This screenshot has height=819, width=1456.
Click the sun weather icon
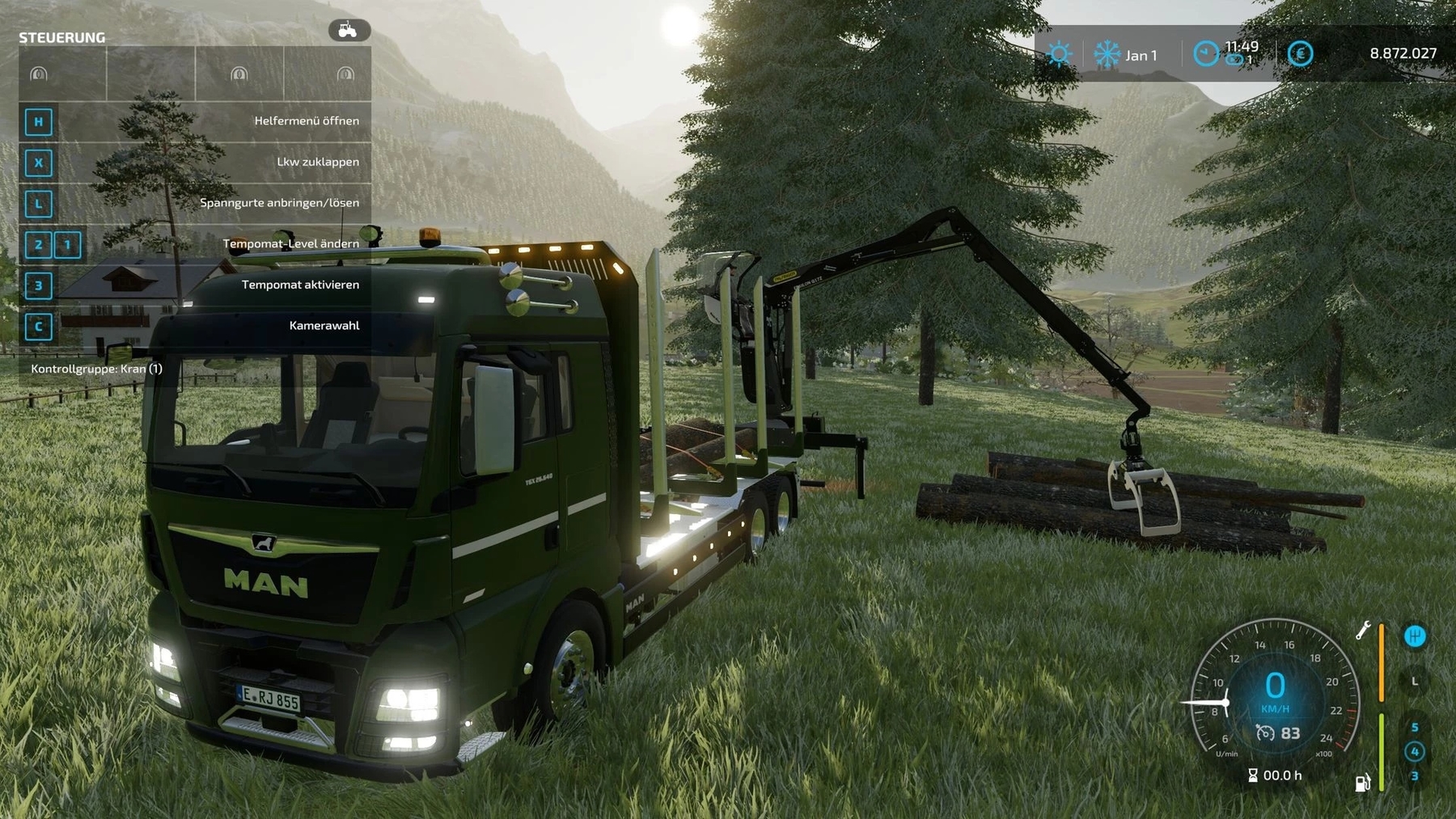pos(1058,54)
